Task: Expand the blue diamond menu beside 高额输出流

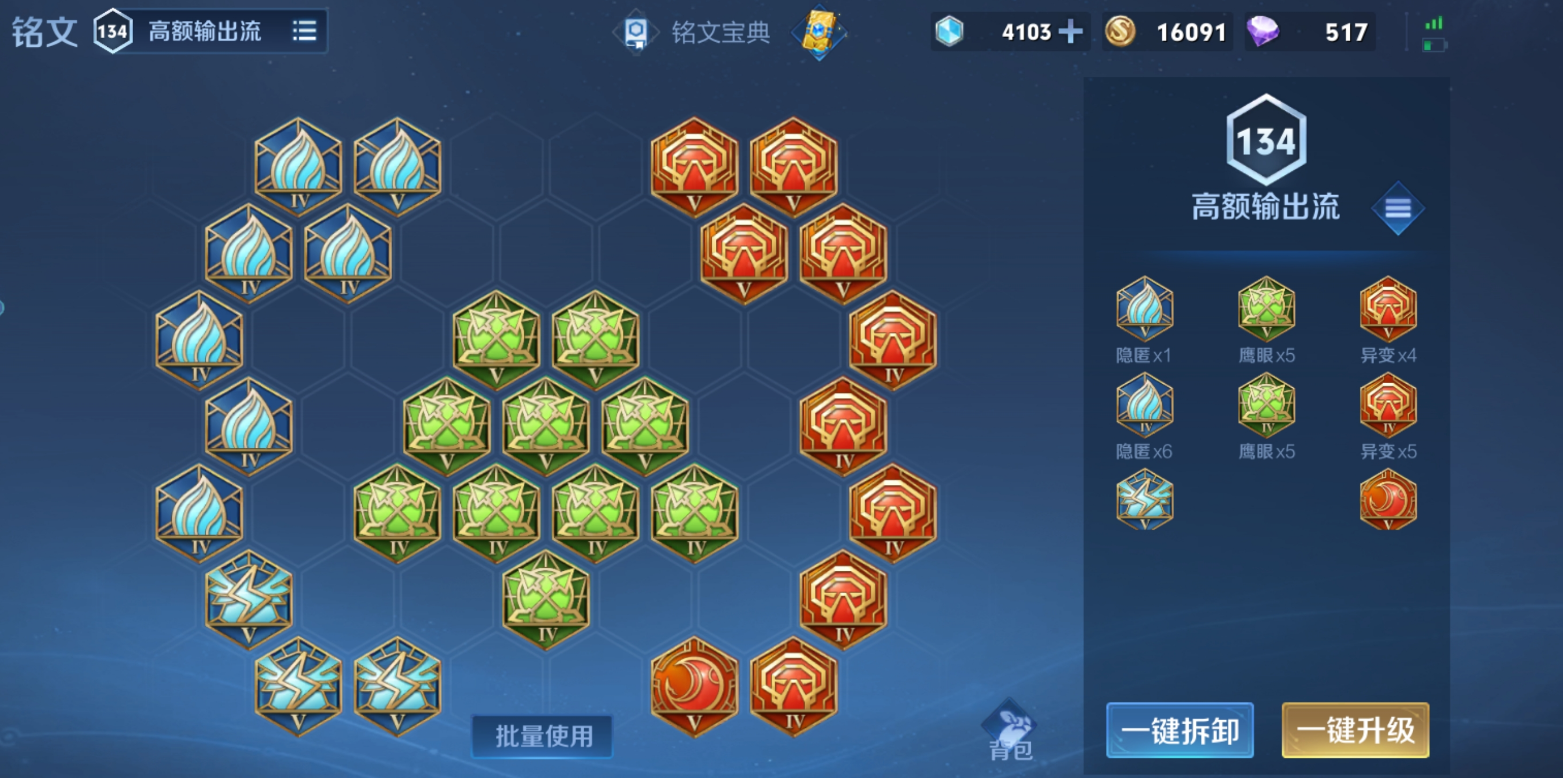Action: coord(1399,209)
